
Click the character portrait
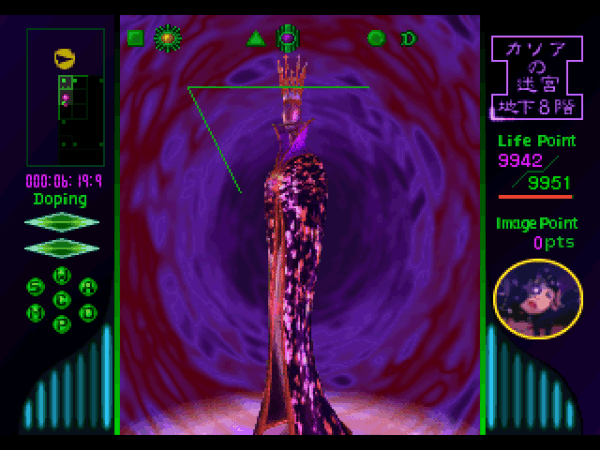coord(538,298)
